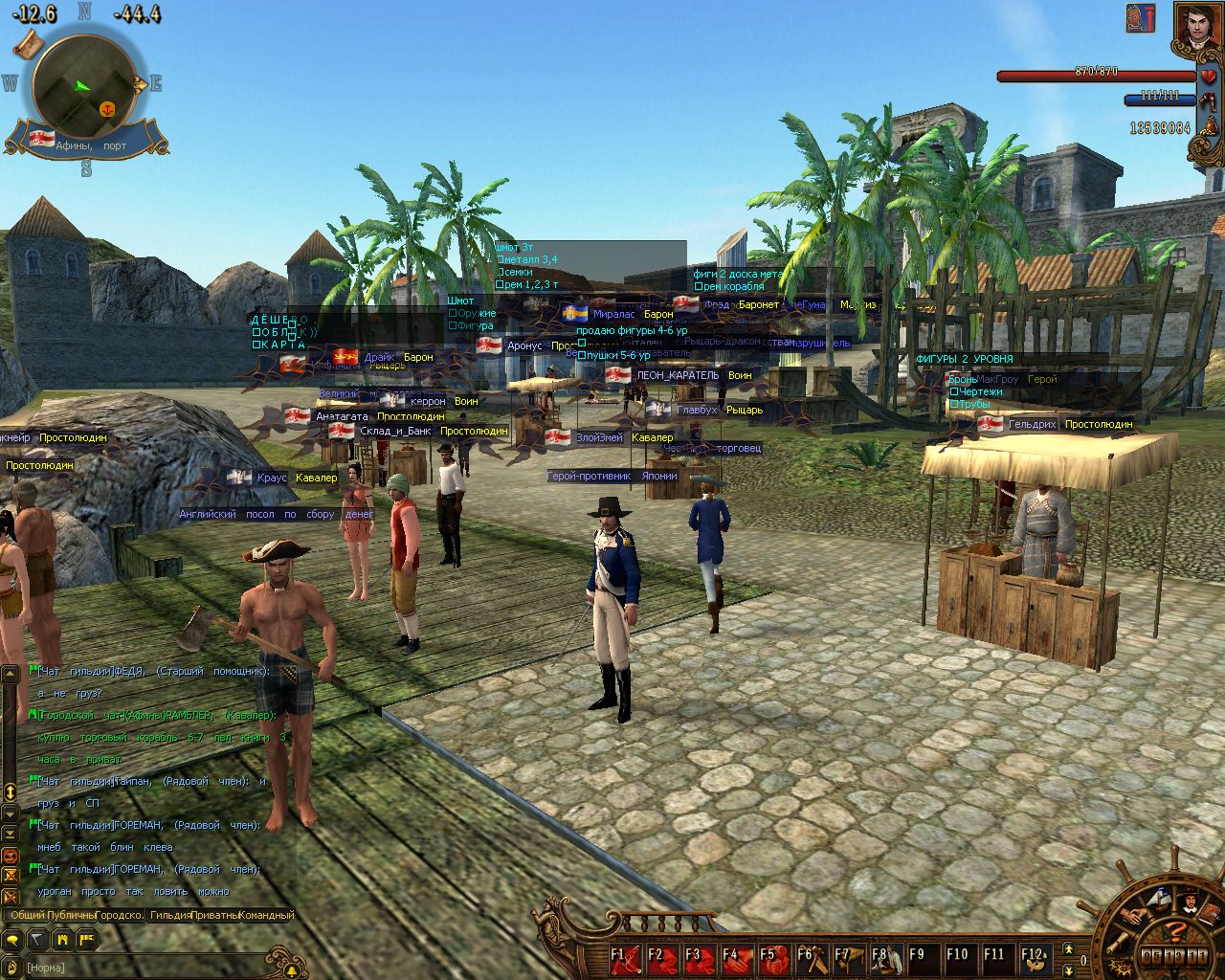Select the anchor marker on the minimap
Viewport: 1225px width, 980px height.
click(x=107, y=108)
